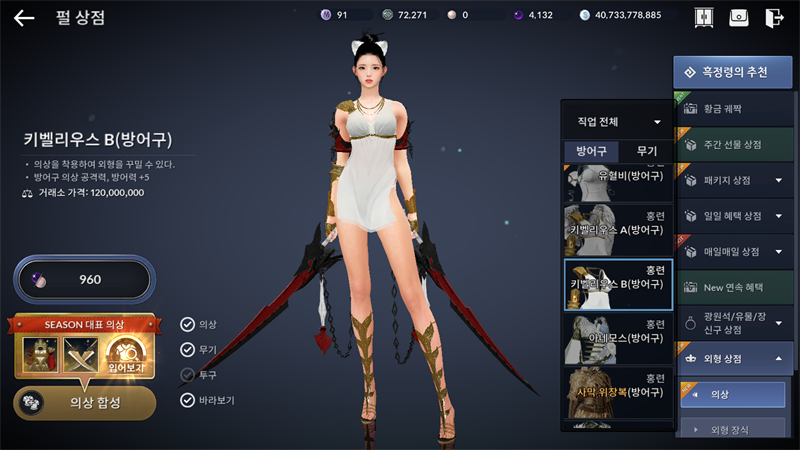
Task: Open the 직업 전체 class dropdown
Action: coord(618,122)
